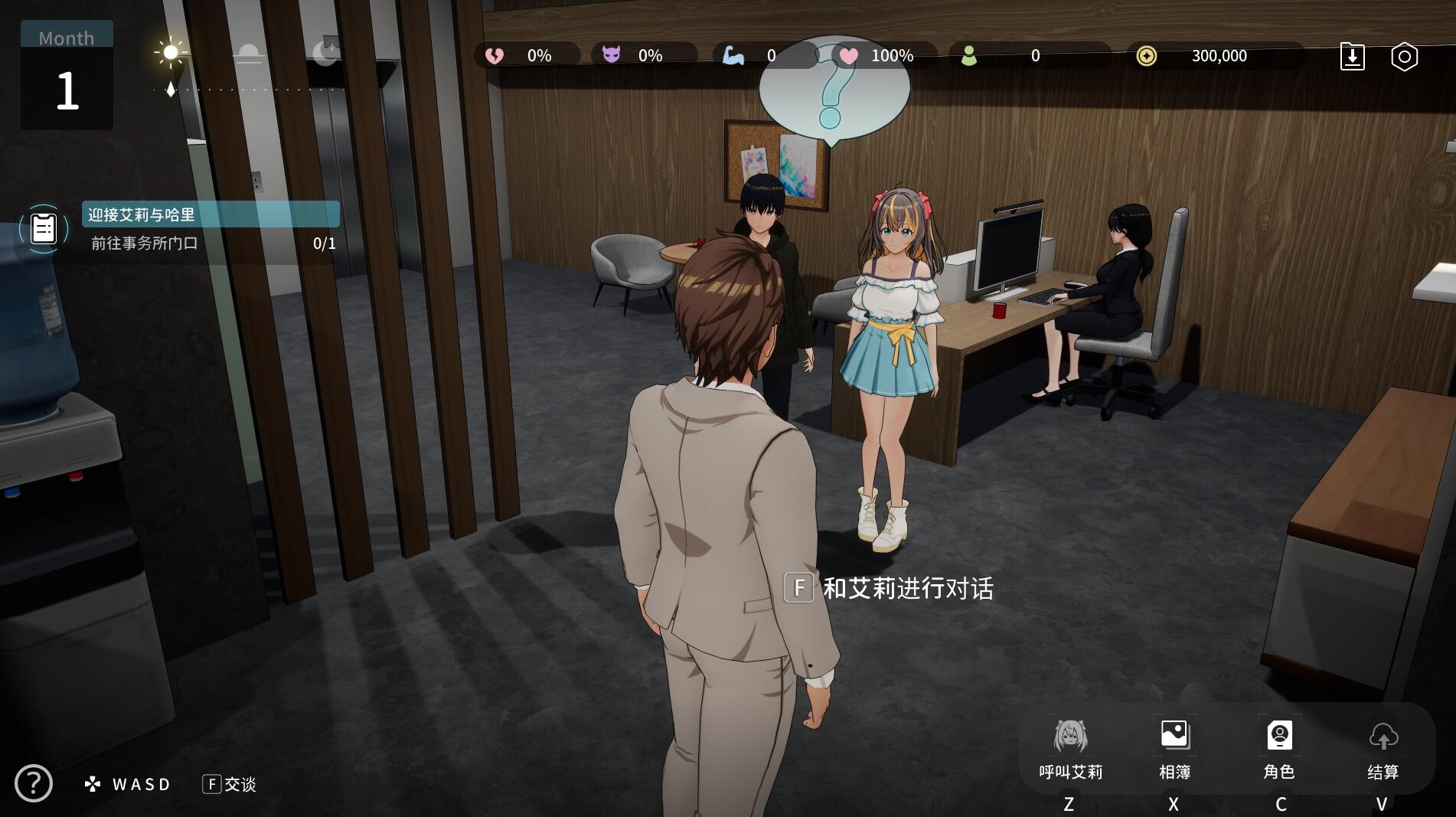The image size is (1456, 817).
Task: Open the settings hexagon icon
Action: click(1404, 57)
